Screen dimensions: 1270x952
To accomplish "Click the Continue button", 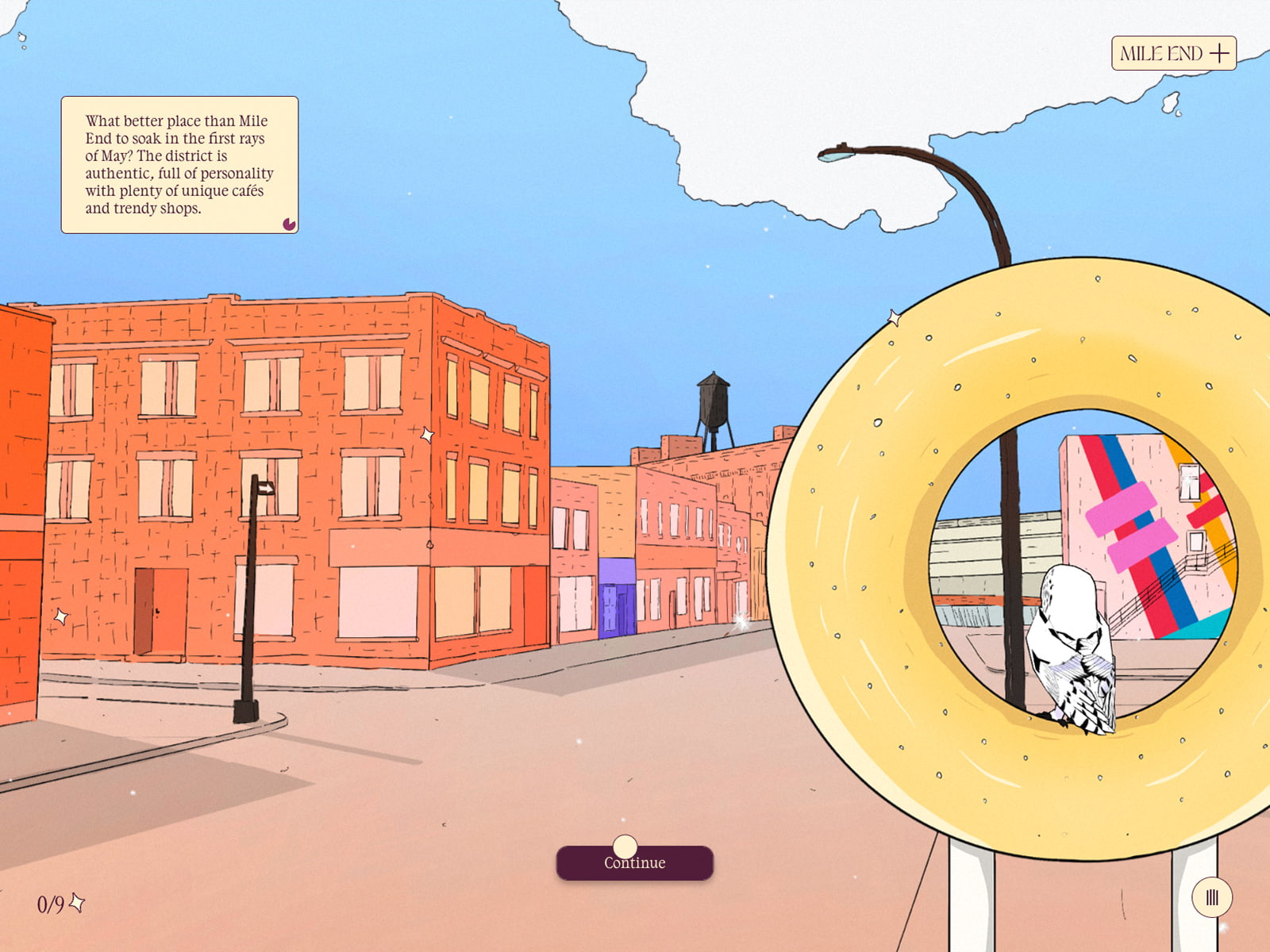I will click(634, 863).
